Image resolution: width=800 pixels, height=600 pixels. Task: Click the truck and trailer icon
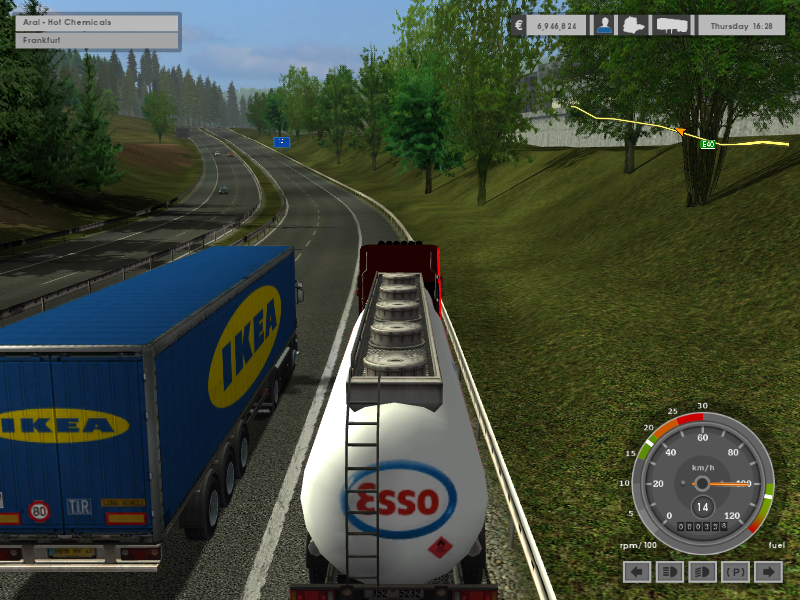[x=672, y=26]
